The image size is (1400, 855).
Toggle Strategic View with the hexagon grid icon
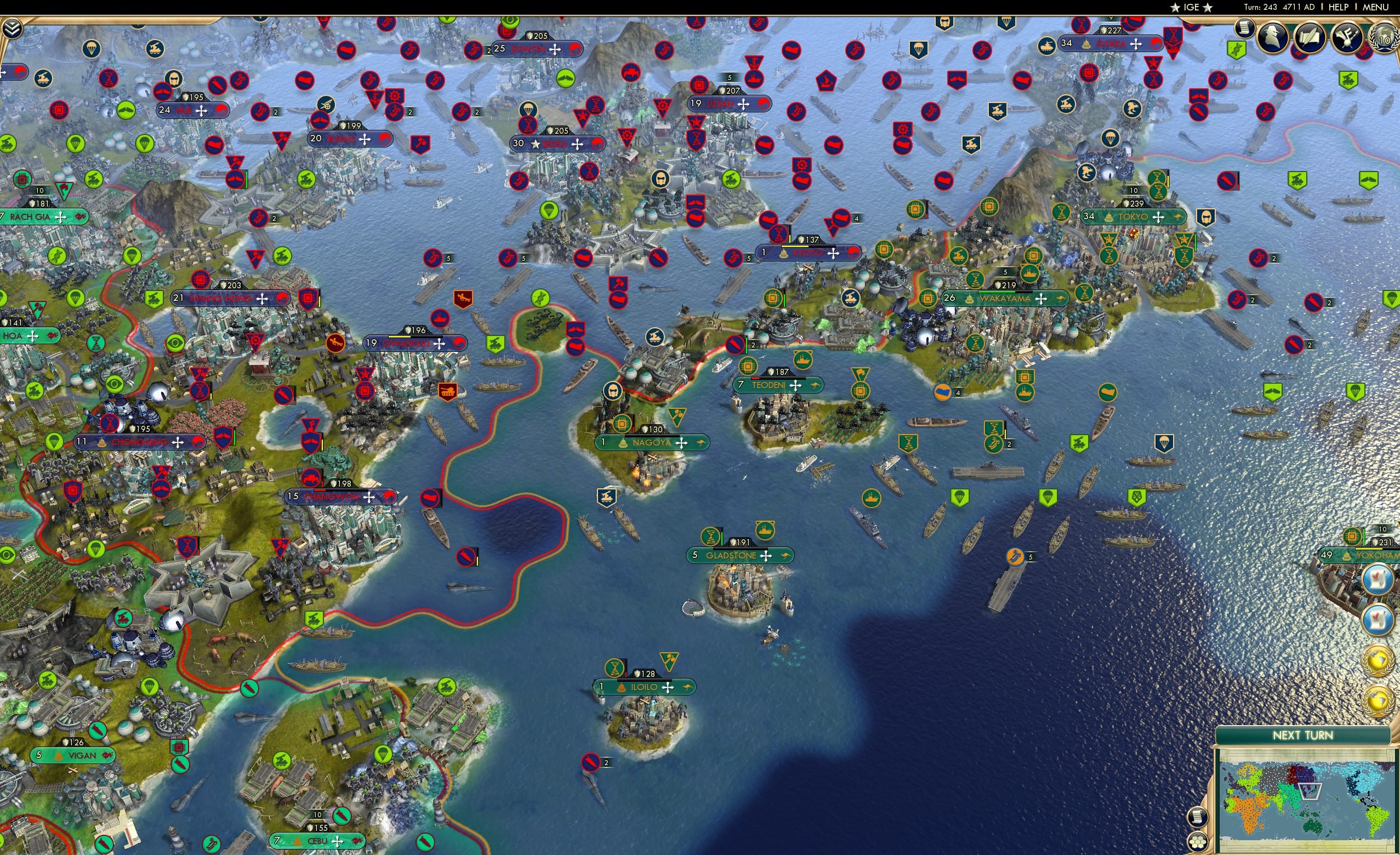point(1199,842)
